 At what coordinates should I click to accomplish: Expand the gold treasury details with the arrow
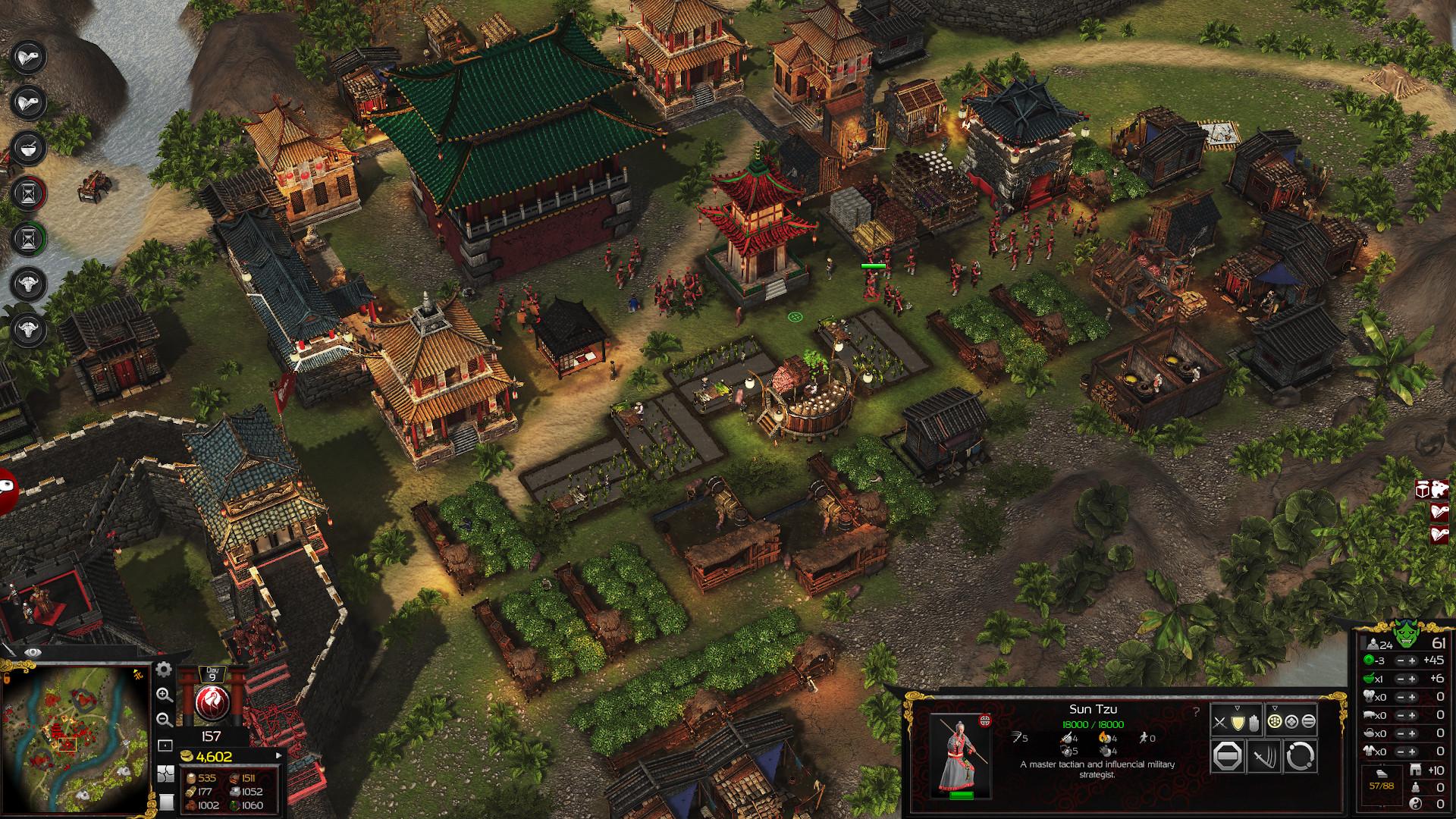click(279, 755)
